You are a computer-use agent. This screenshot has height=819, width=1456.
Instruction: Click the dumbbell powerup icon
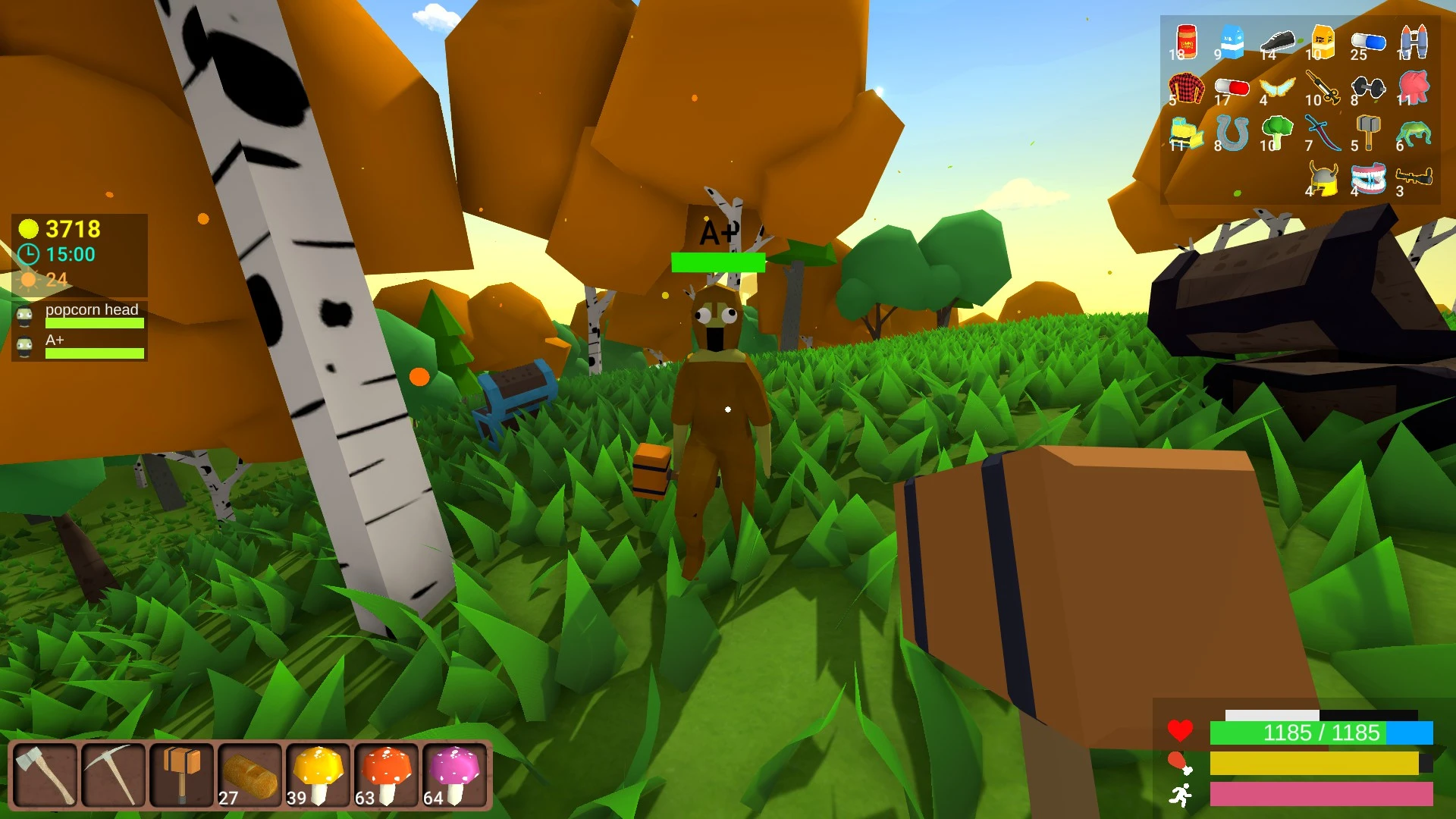[1367, 86]
